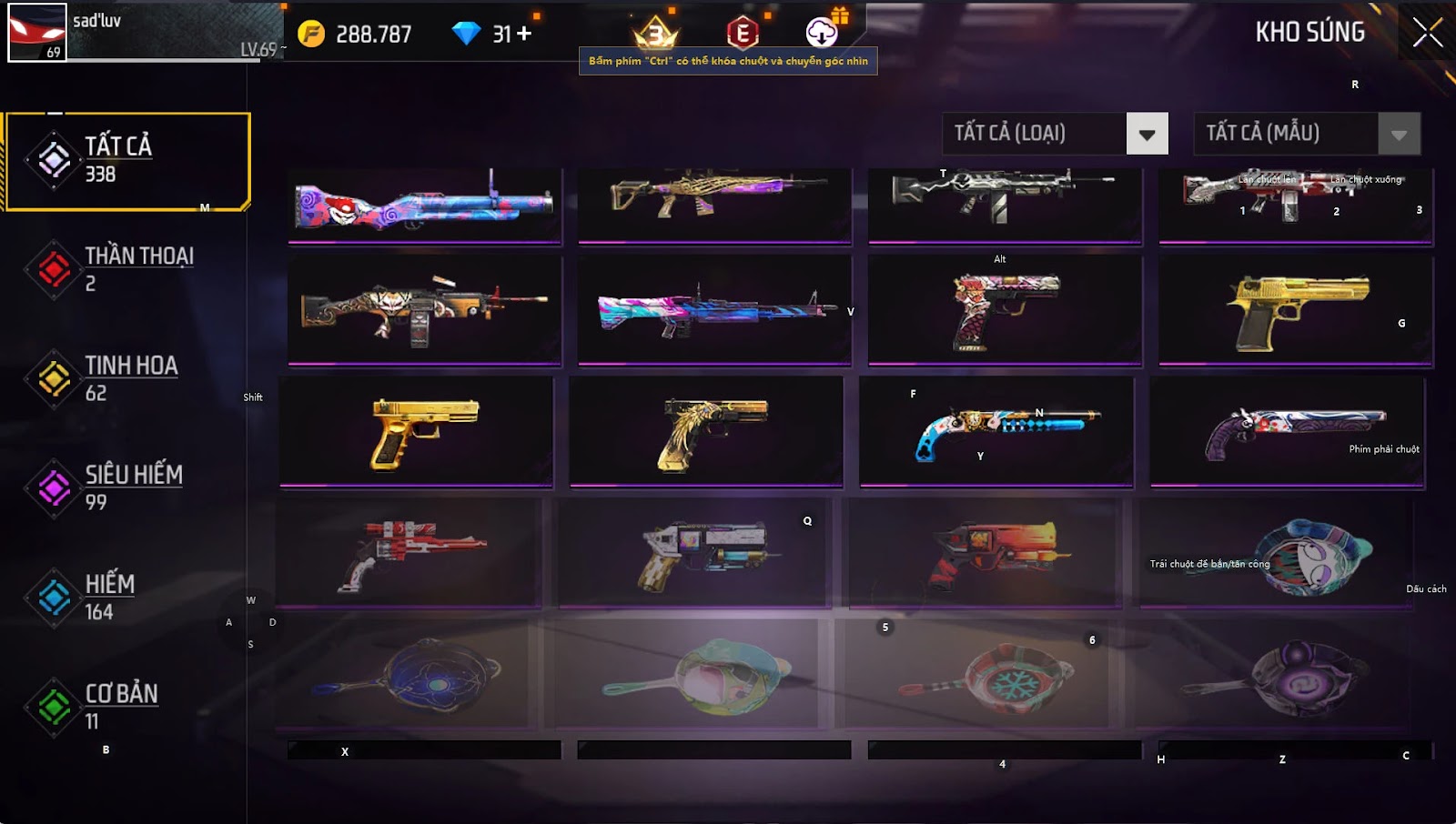Screen dimensions: 1456x824
Task: Click the red E hexagon icon
Action: tap(743, 34)
